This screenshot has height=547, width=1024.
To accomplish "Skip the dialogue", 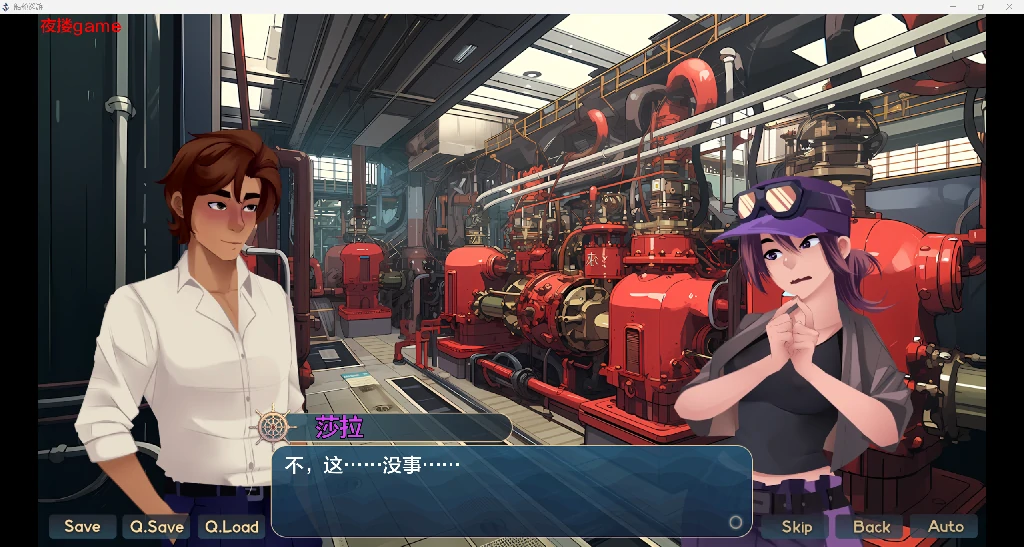I will pyautogui.click(x=797, y=526).
